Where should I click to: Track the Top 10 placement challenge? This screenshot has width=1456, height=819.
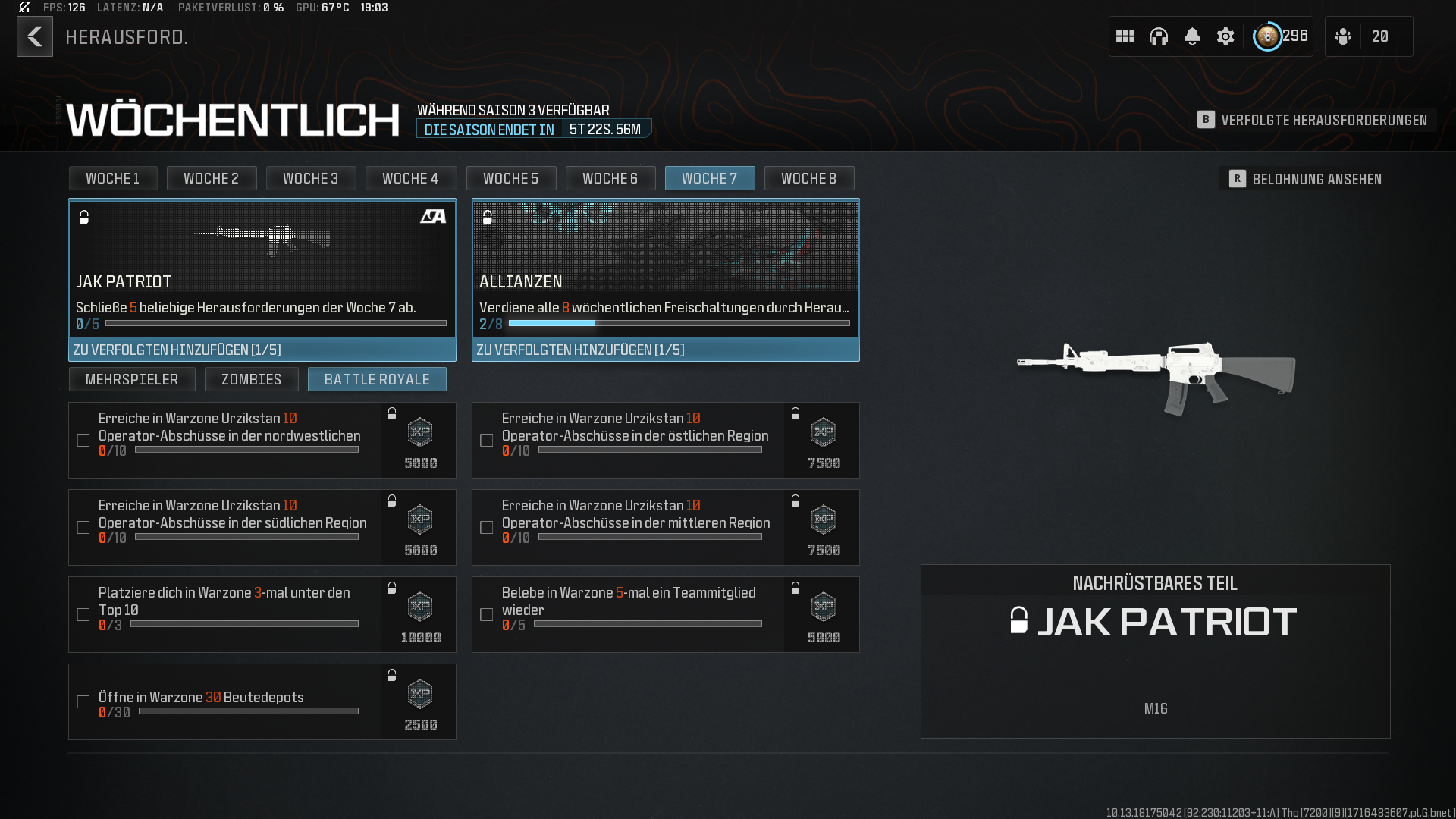coord(83,615)
